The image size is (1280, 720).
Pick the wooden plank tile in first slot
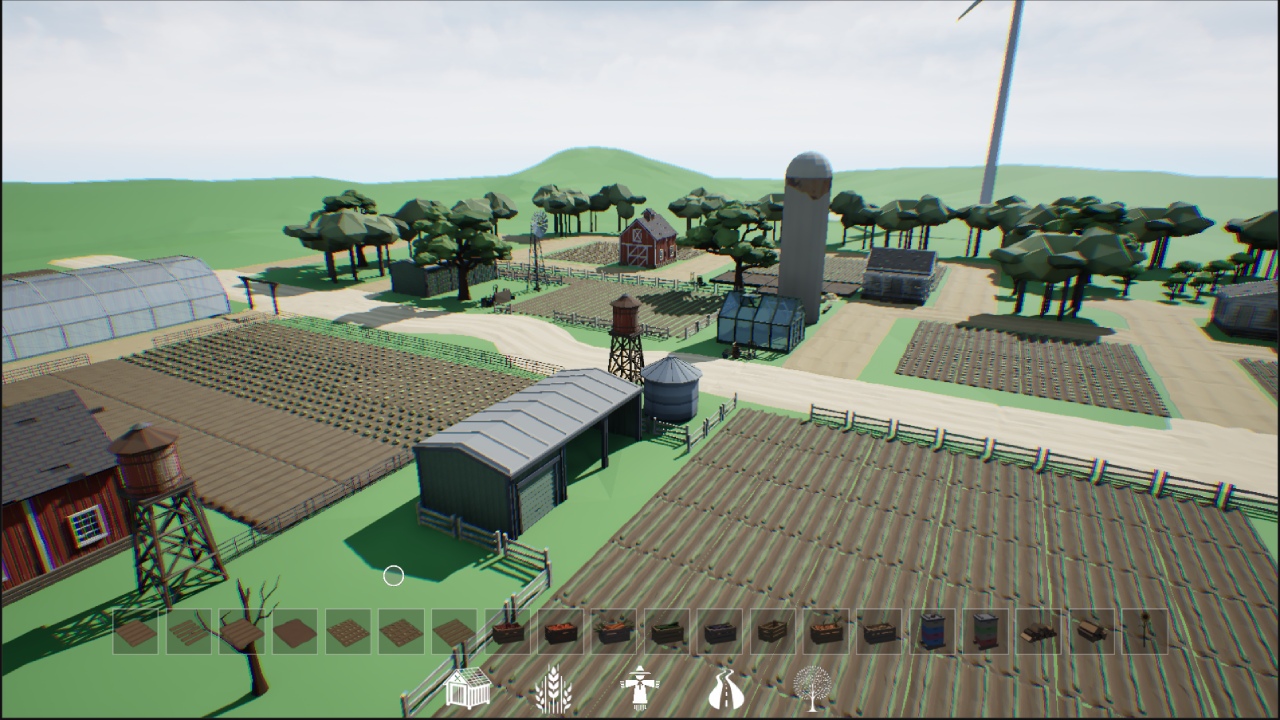coord(135,632)
